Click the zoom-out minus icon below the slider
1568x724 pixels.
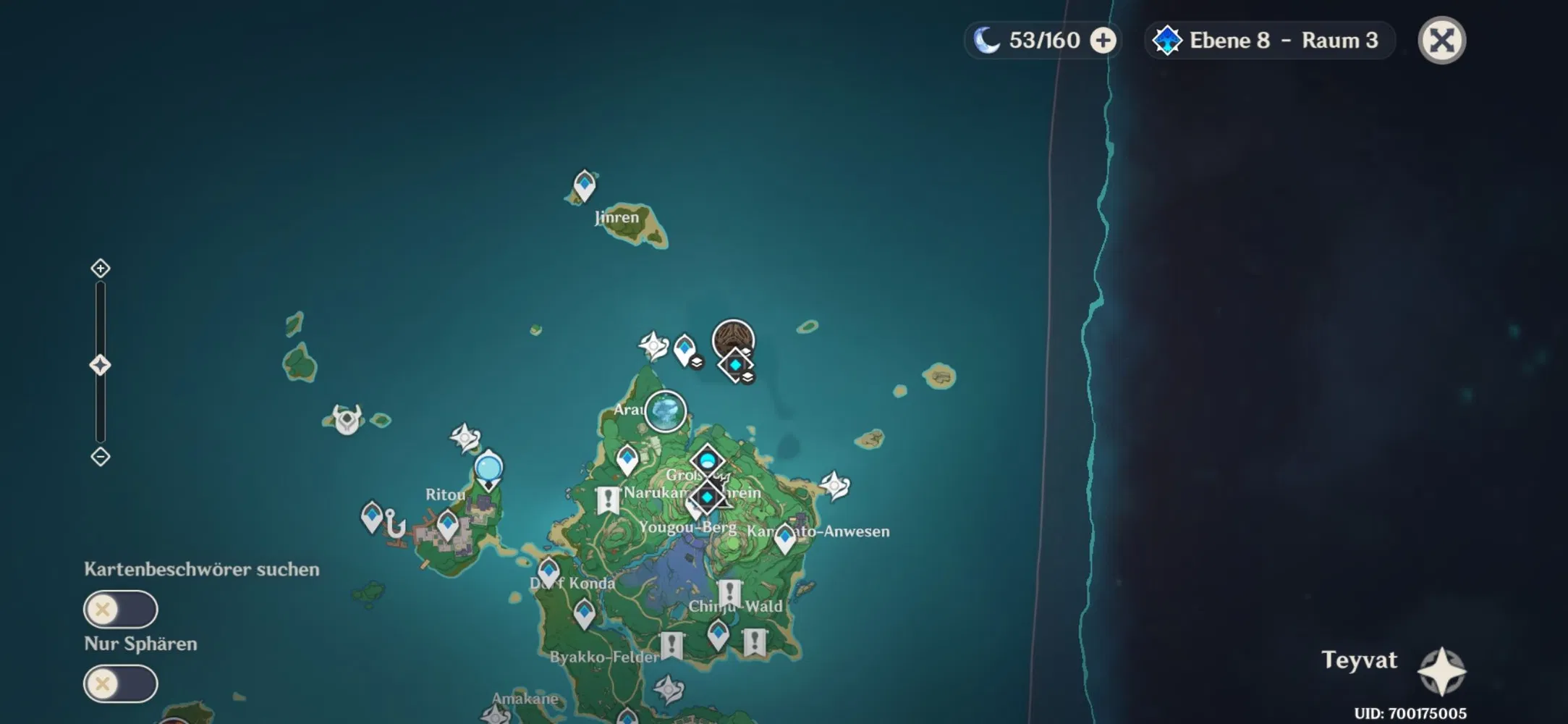[99, 458]
